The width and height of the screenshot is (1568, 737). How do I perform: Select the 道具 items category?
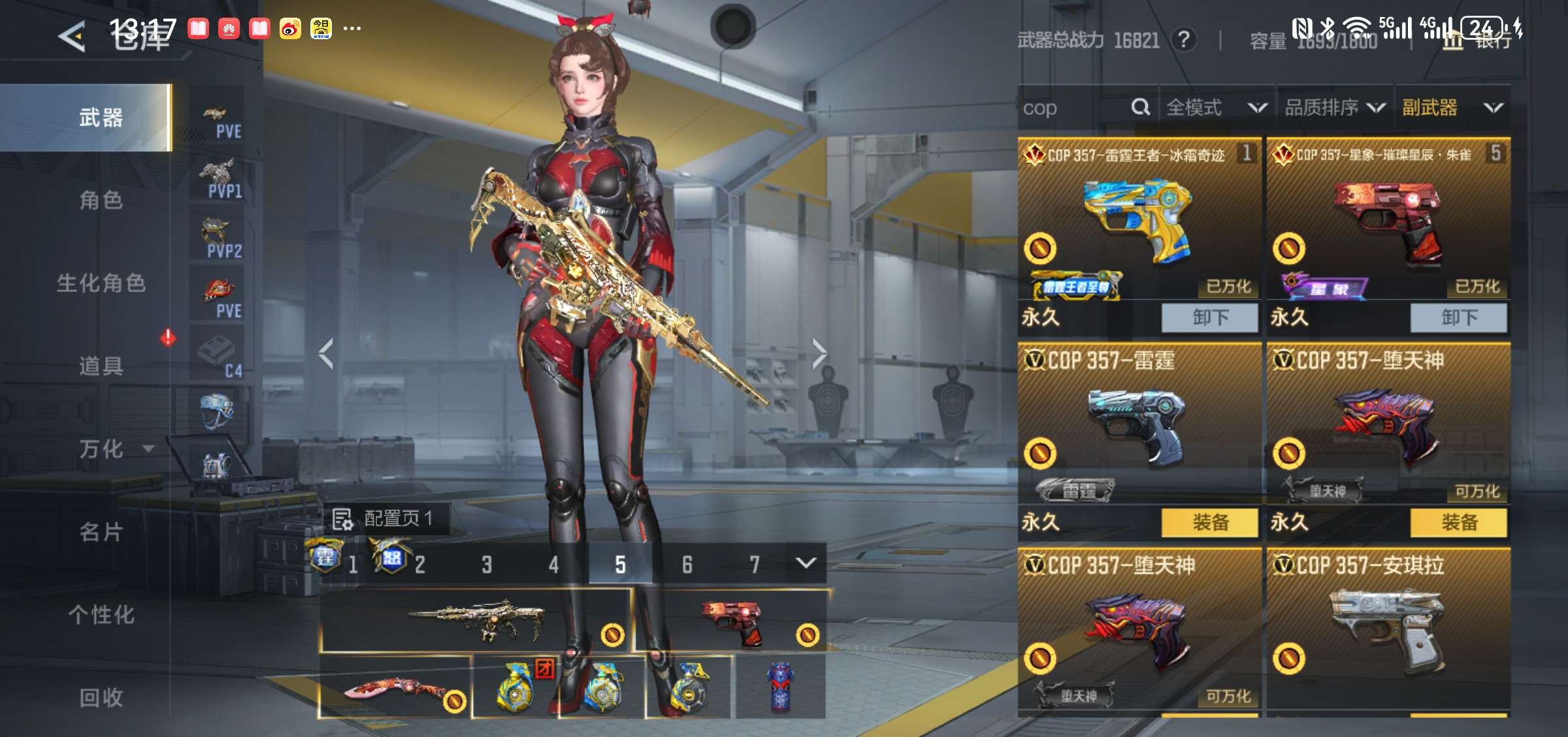tap(101, 366)
